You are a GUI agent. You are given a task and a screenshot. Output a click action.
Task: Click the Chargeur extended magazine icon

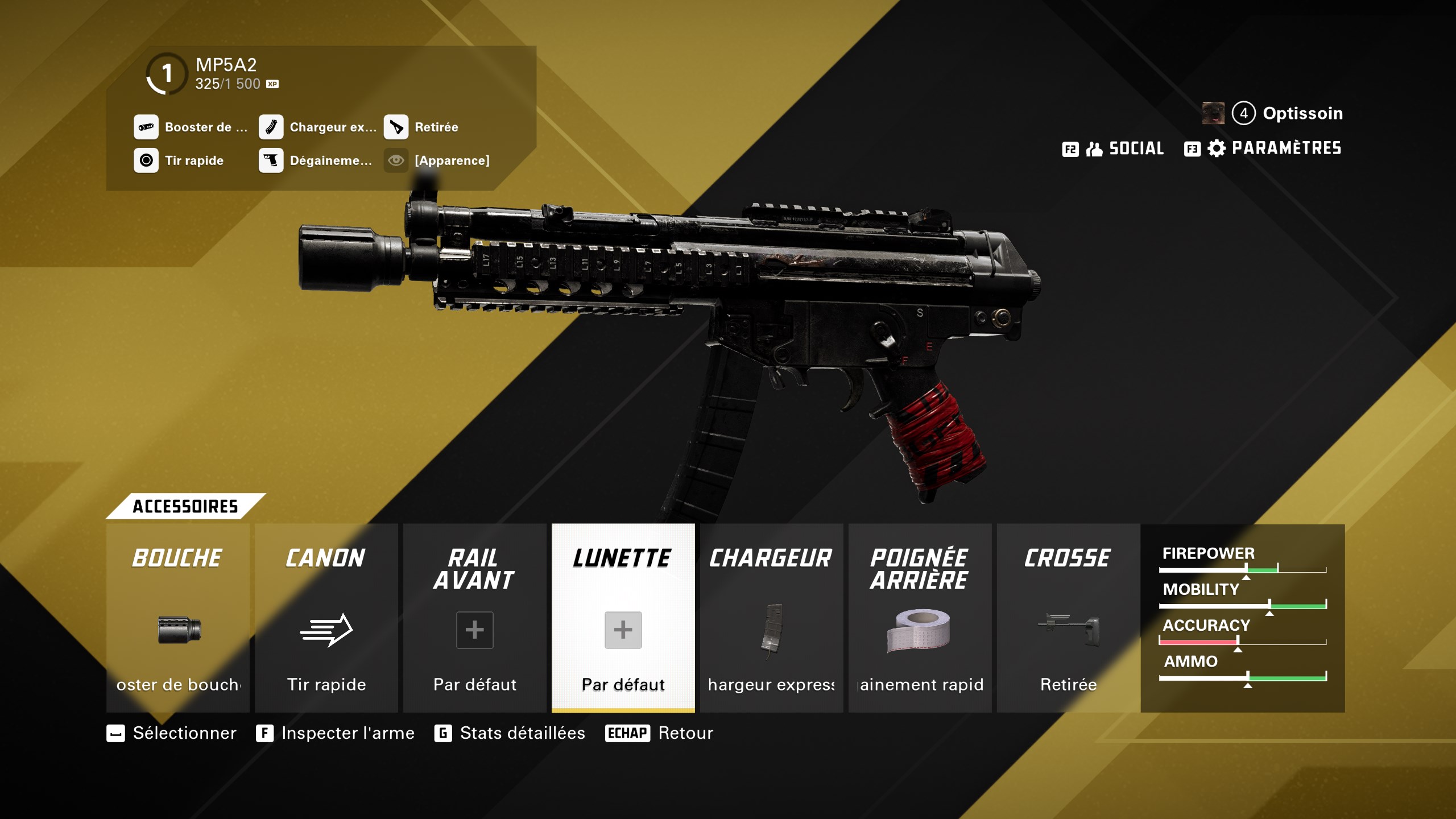[271, 127]
